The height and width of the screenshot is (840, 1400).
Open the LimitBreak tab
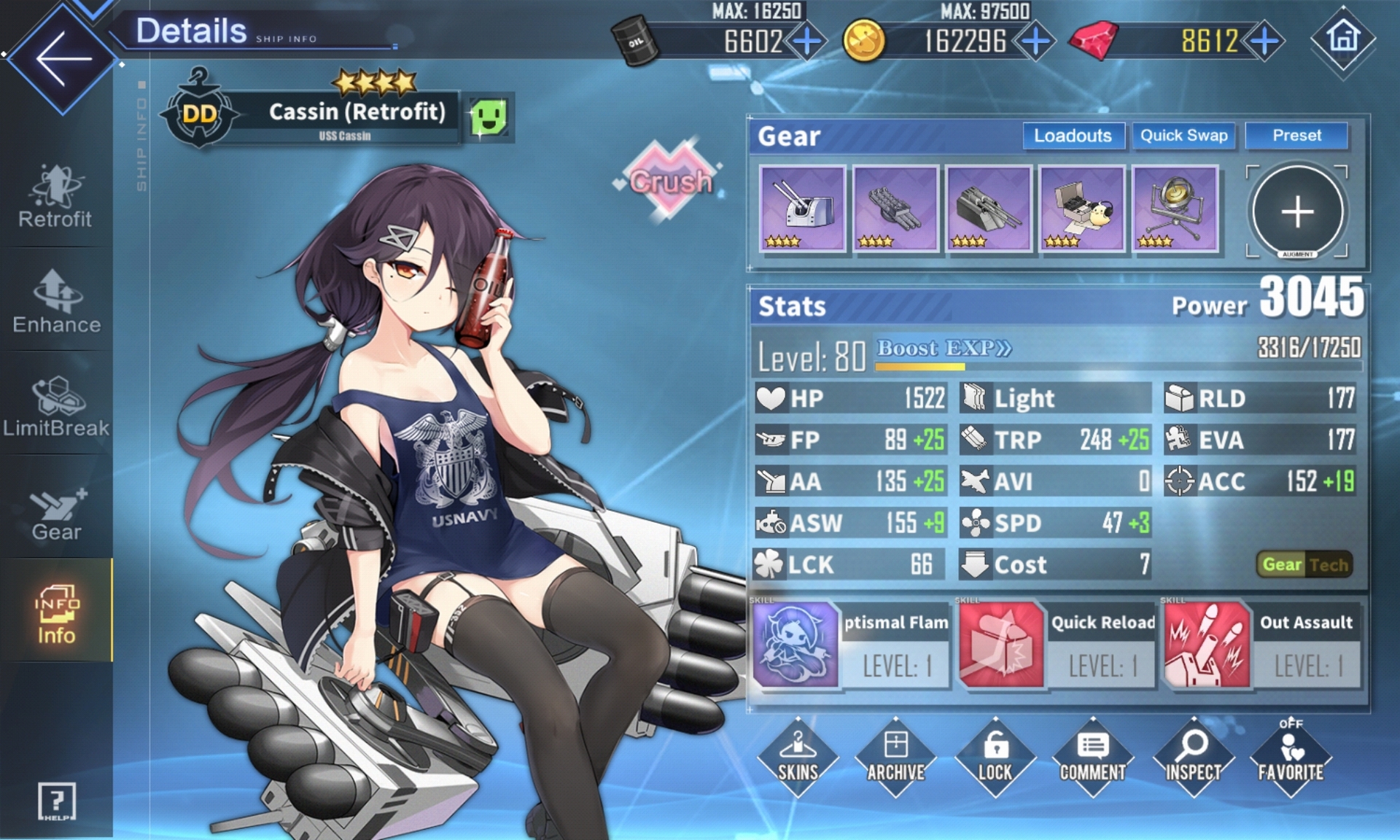(56, 406)
